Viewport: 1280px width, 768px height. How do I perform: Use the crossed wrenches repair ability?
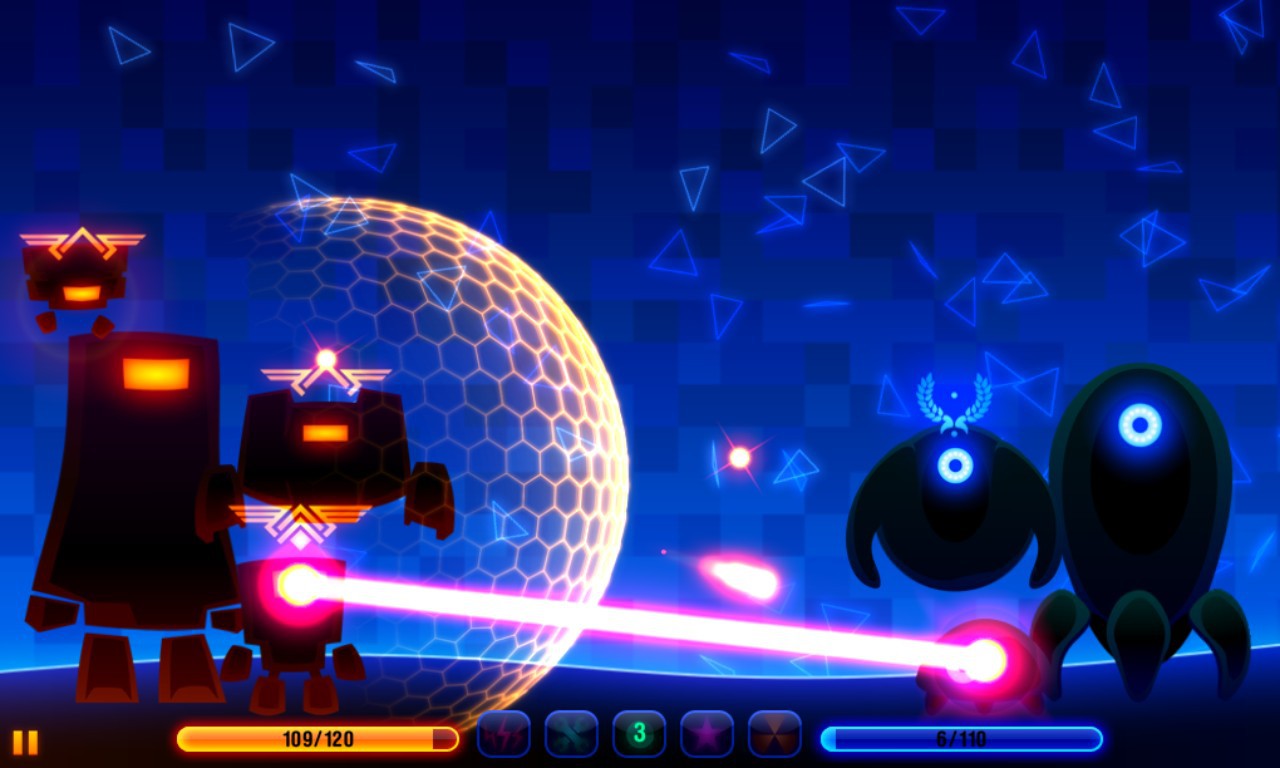coord(571,735)
